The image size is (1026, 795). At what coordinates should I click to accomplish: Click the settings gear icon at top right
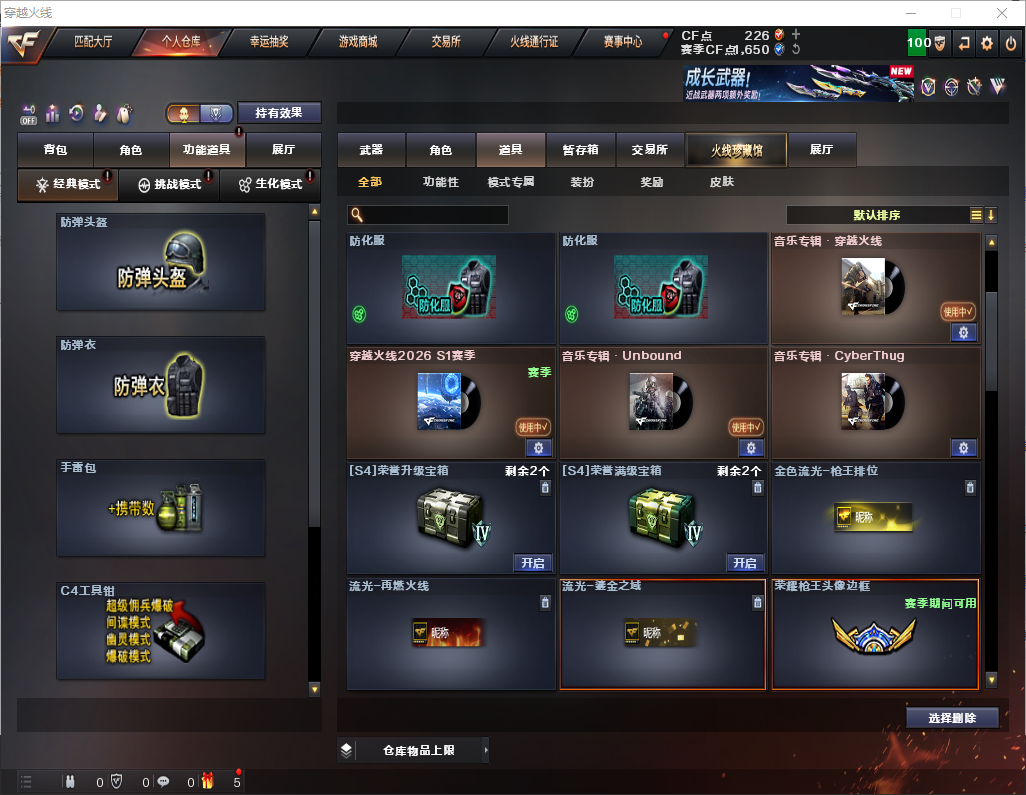[x=987, y=43]
